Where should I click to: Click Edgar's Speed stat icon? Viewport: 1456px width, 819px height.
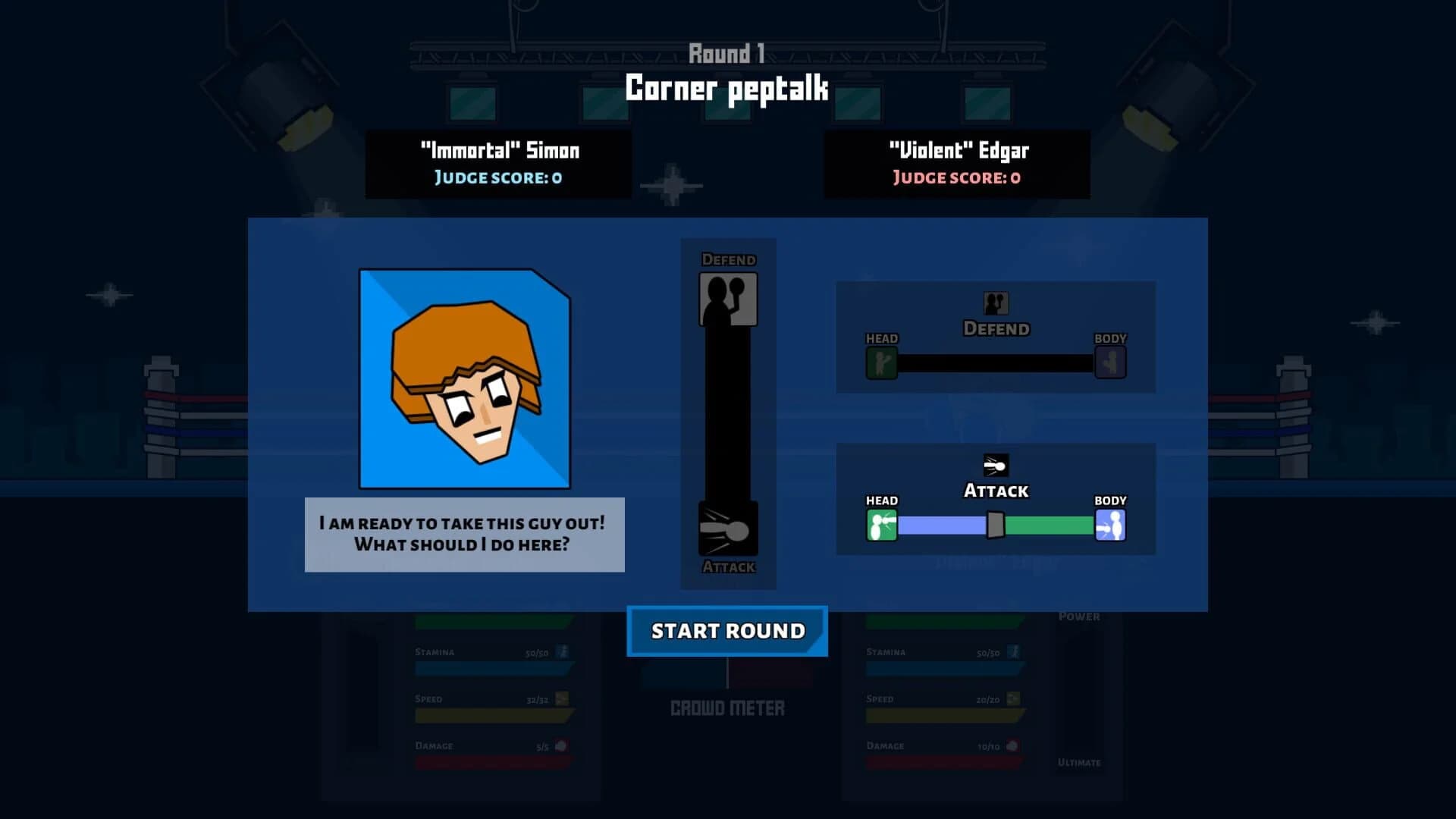click(x=1012, y=698)
